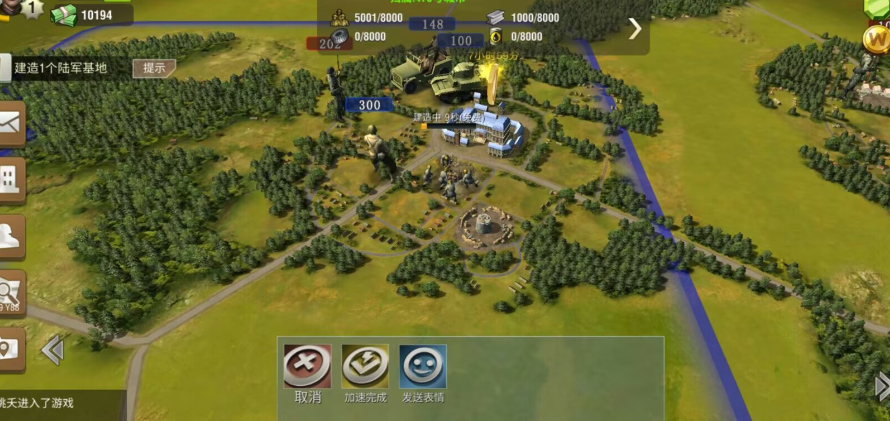
Task: Open the chat message bar
Action: pos(60,404)
